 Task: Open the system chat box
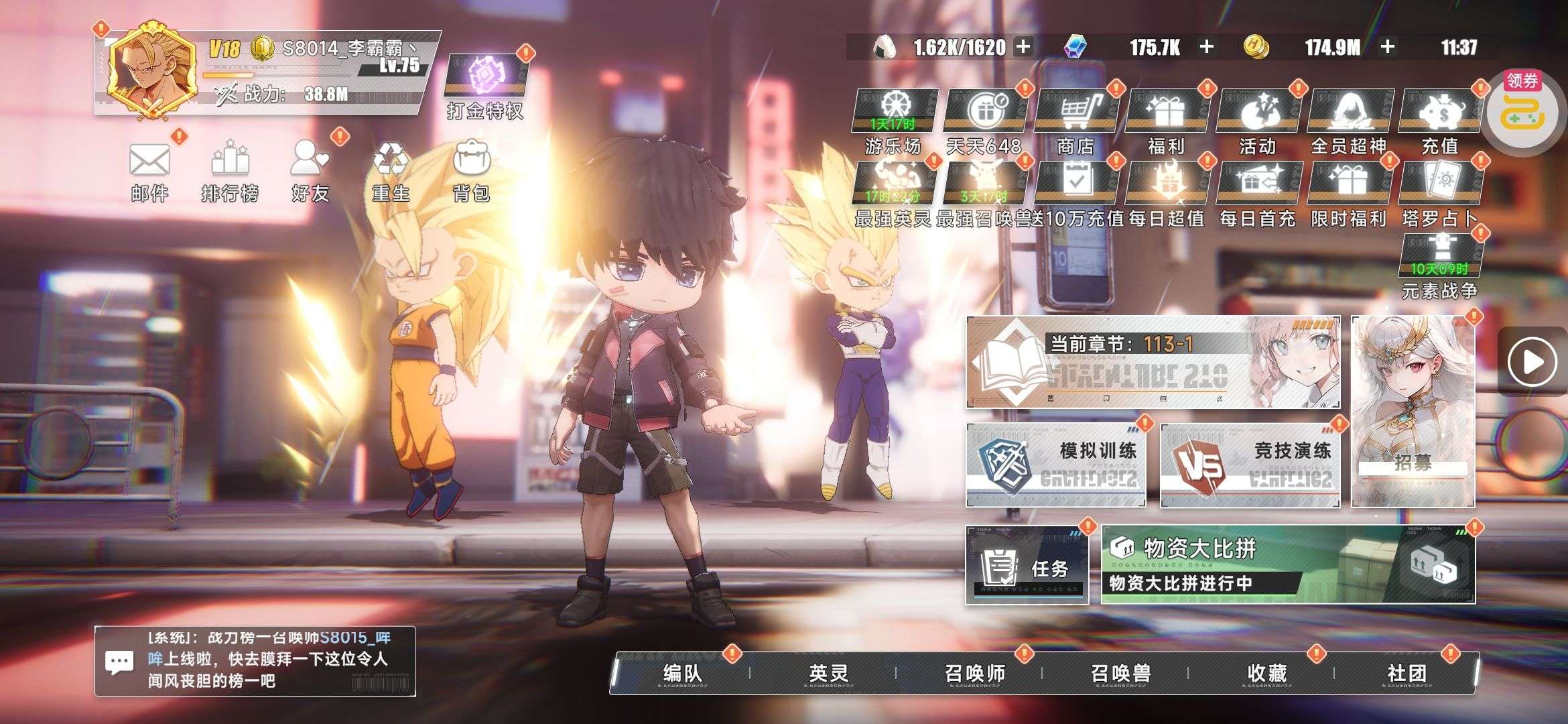(x=255, y=662)
